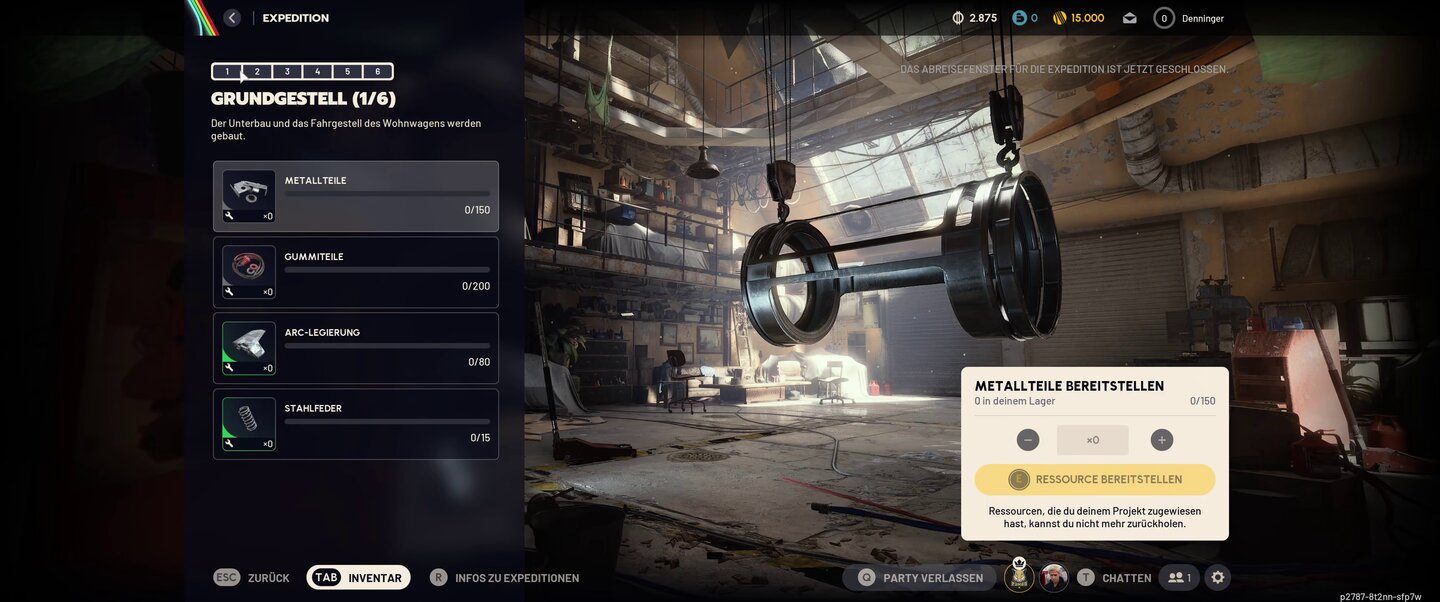Screen dimensions: 1440x602
Task: Open the party members list icon
Action: (1179, 577)
